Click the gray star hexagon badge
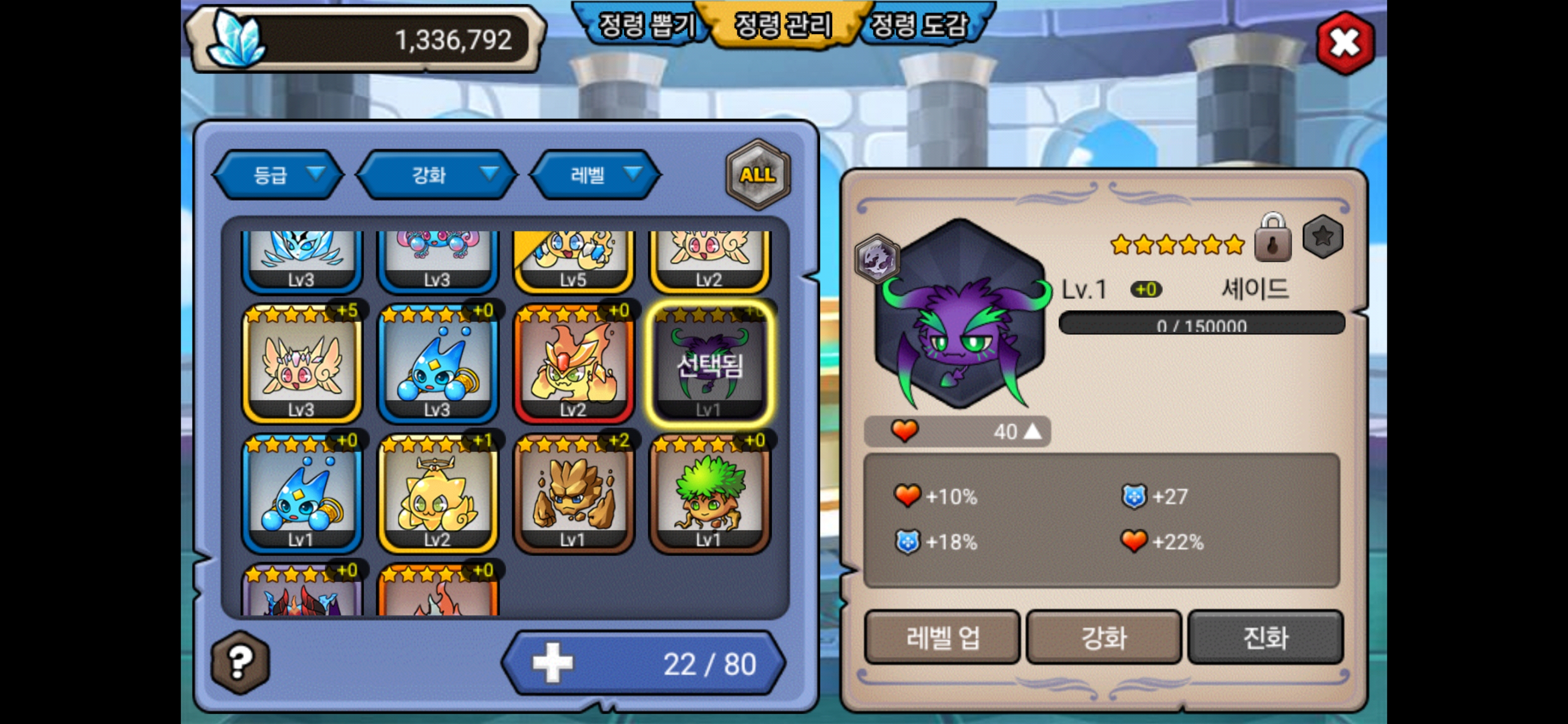 click(x=1322, y=237)
